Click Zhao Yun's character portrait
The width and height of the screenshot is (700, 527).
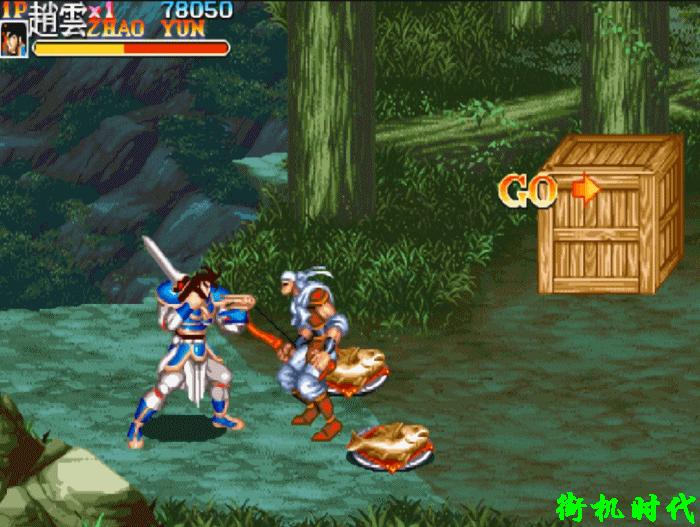[x=15, y=39]
